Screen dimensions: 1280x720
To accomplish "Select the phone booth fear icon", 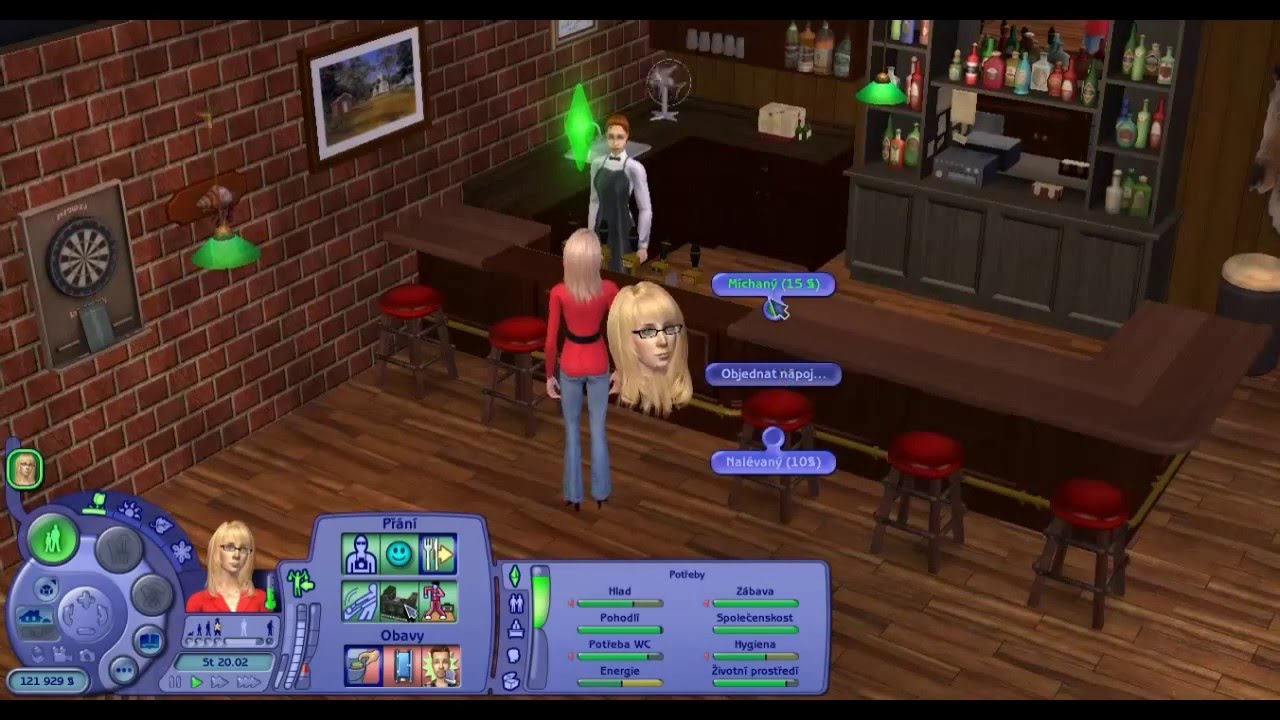I will pyautogui.click(x=401, y=666).
